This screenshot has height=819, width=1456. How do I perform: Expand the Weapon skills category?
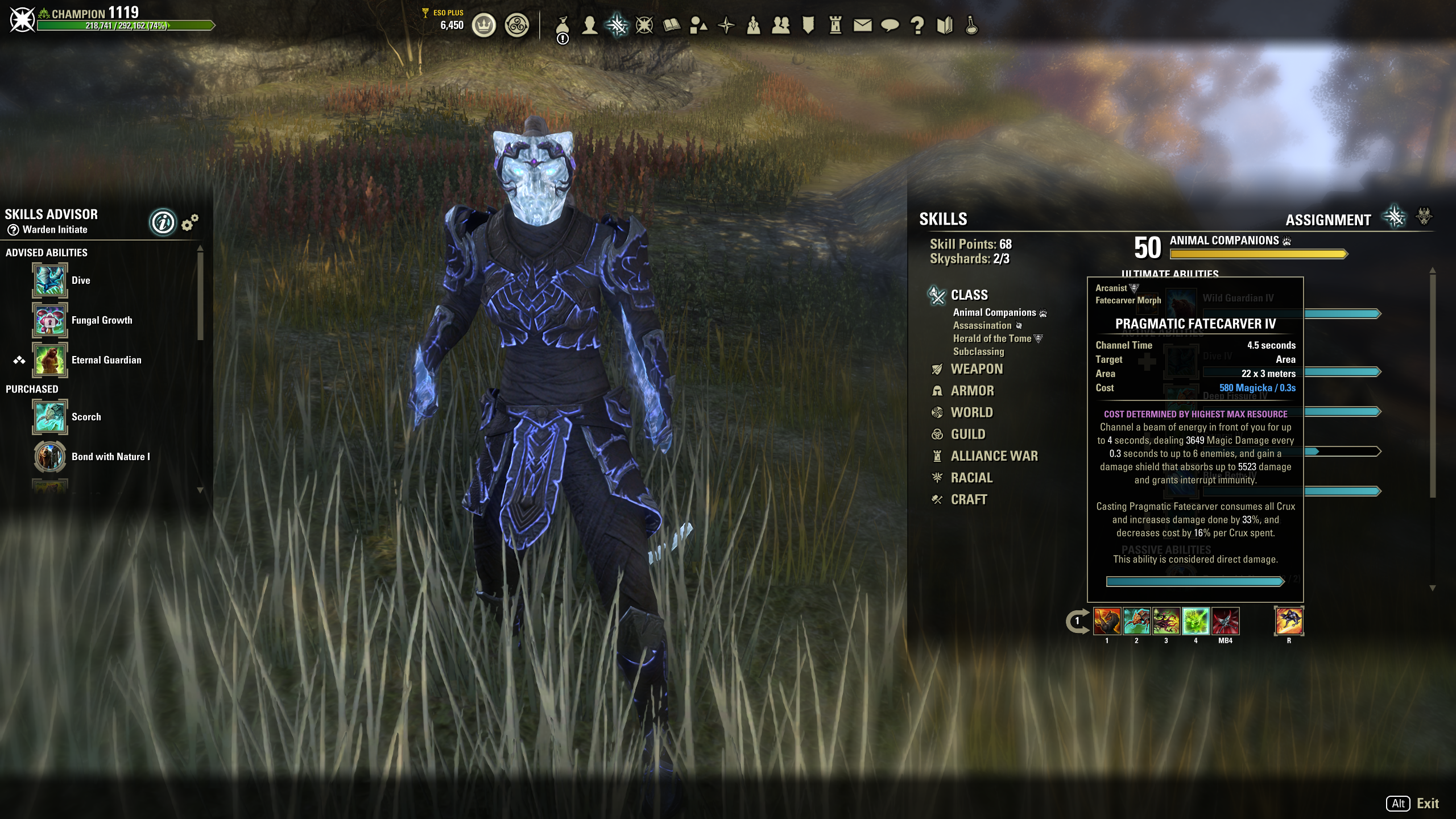(977, 369)
